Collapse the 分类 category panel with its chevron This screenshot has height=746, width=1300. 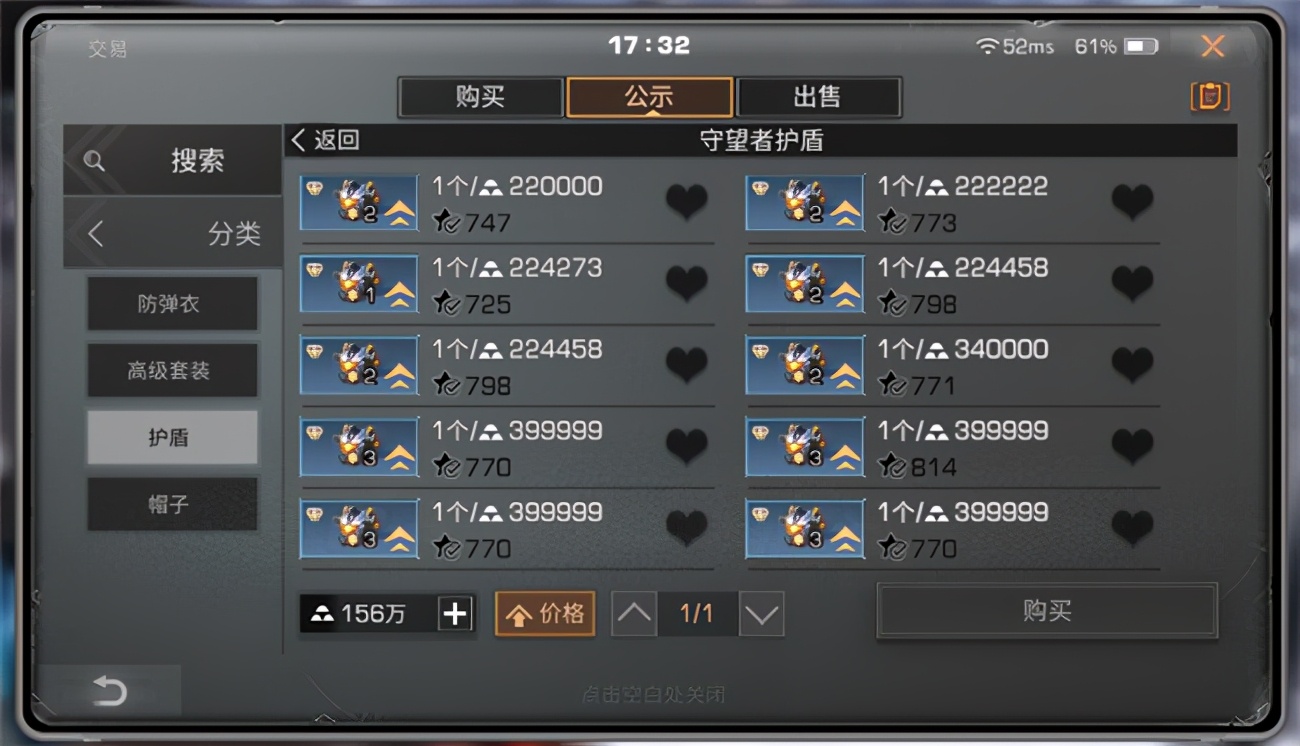(95, 233)
